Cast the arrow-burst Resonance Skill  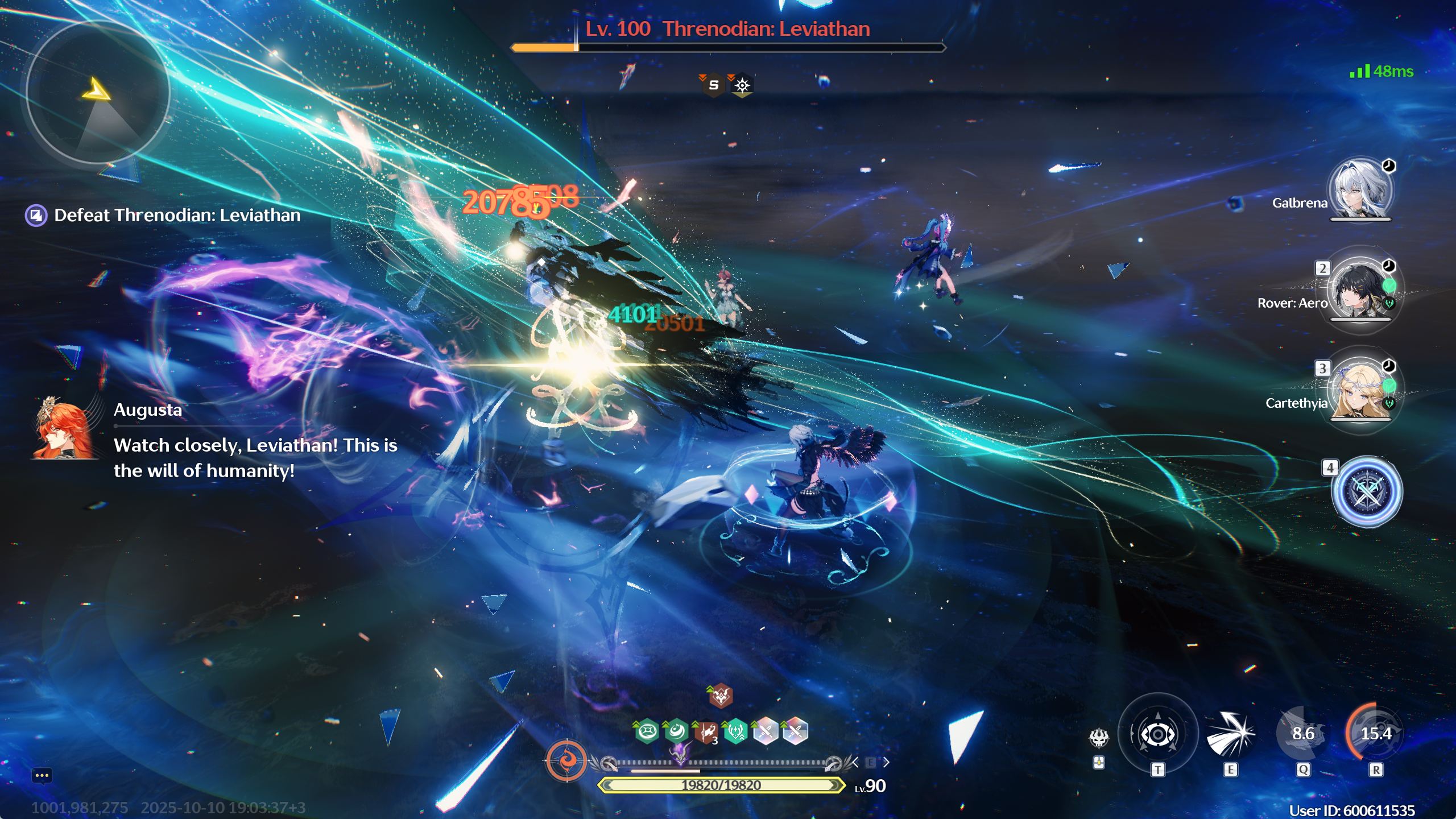coord(1230,734)
